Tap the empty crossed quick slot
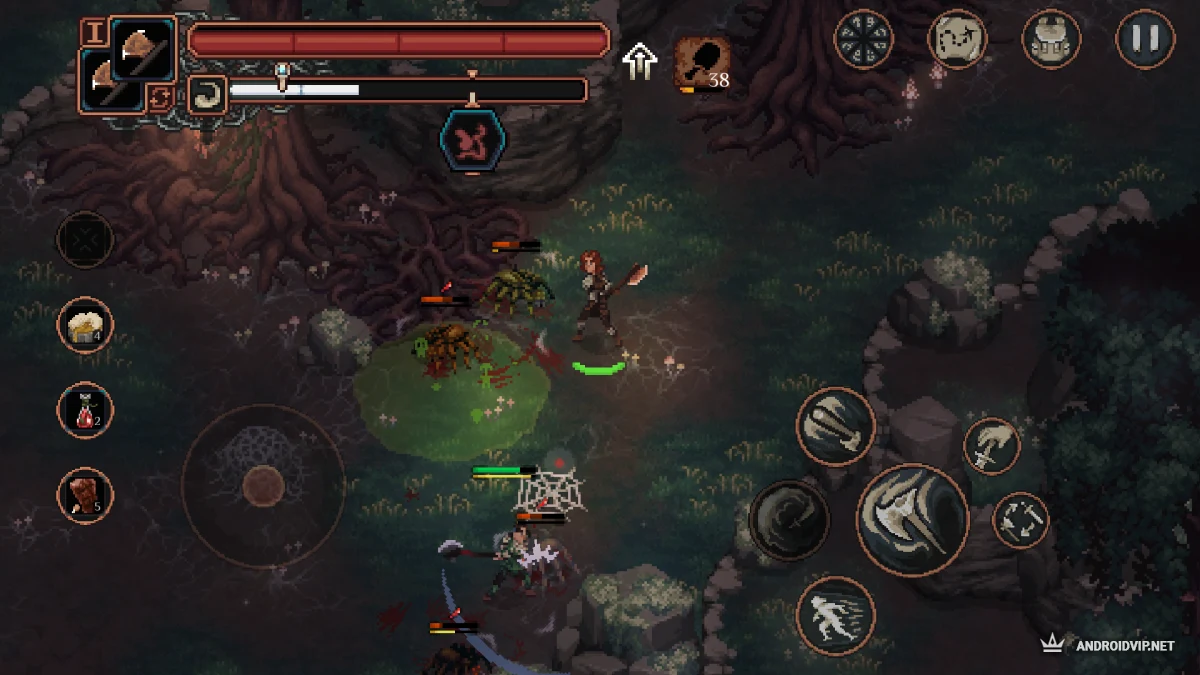The height and width of the screenshot is (675, 1200). click(x=85, y=239)
